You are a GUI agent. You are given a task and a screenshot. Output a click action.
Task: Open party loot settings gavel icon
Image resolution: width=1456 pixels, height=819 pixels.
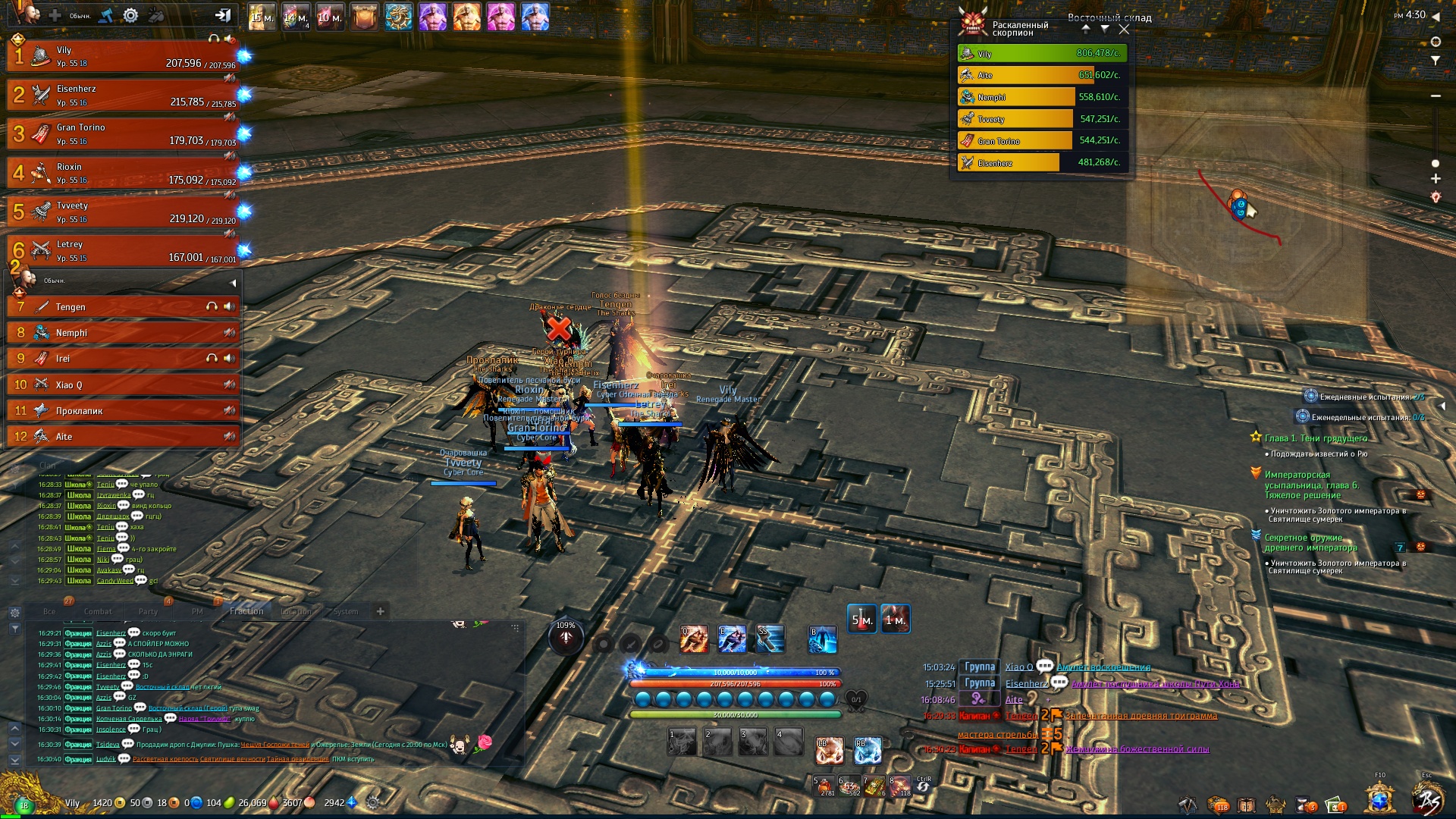[106, 15]
